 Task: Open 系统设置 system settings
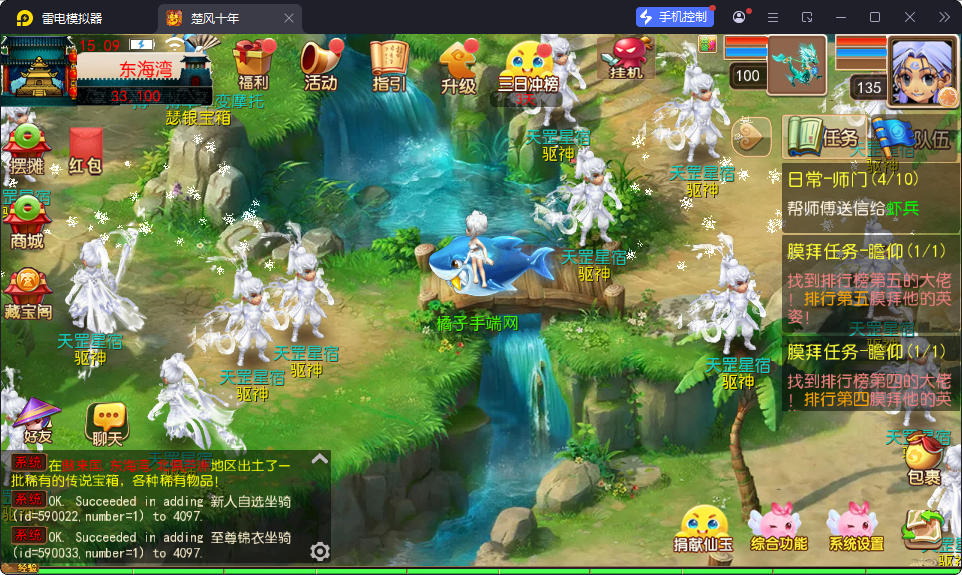[856, 529]
